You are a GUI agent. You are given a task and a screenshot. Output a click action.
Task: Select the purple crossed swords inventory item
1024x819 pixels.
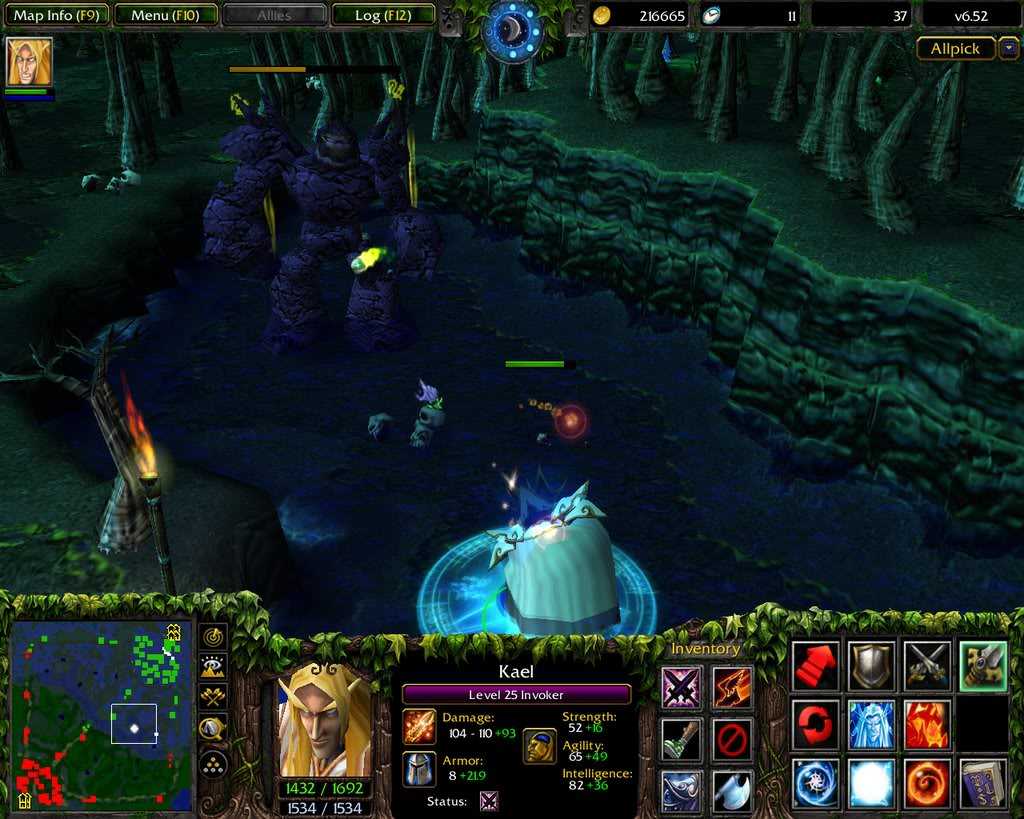(x=681, y=687)
